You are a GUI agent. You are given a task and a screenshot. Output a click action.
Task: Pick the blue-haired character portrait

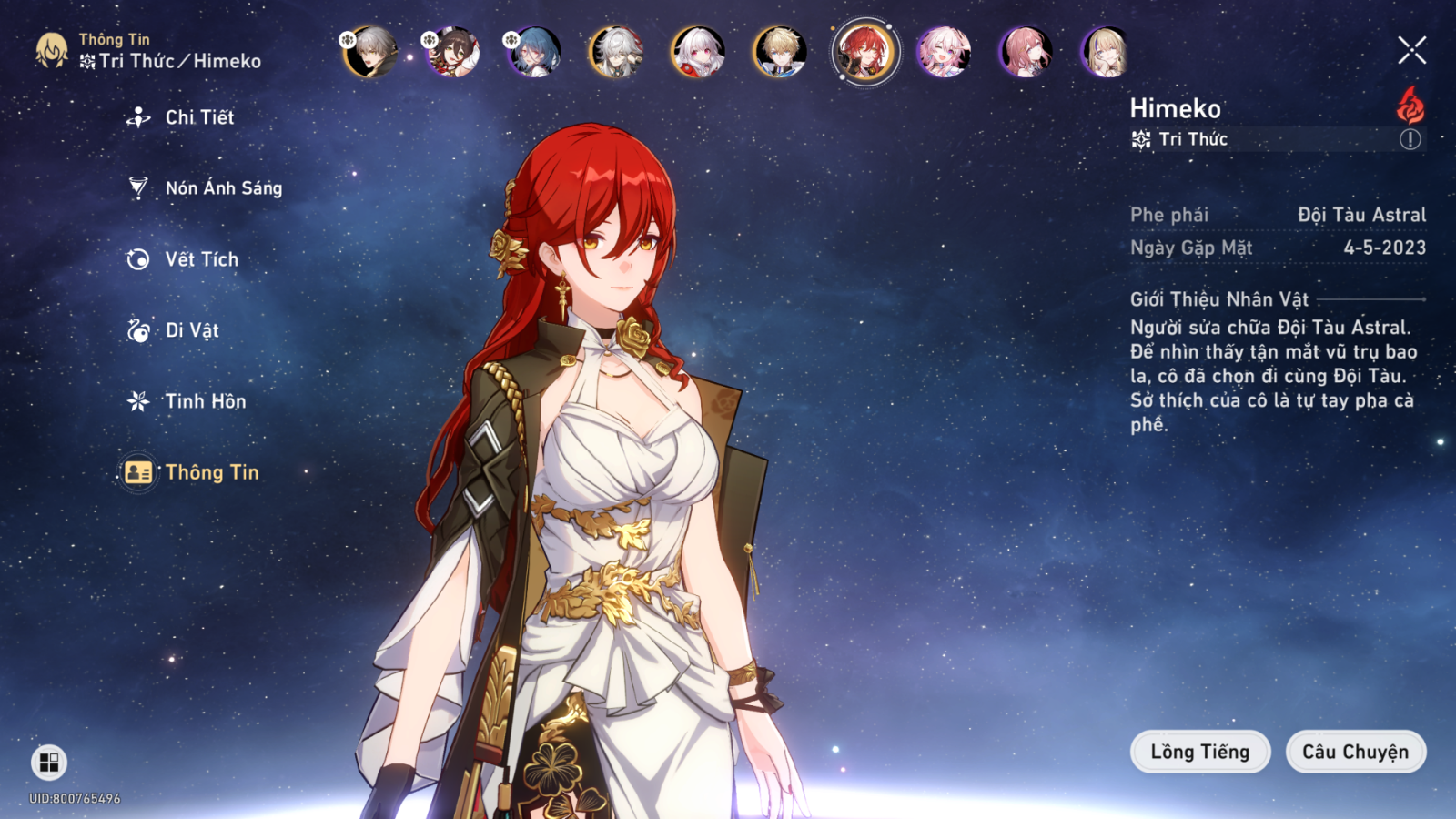[x=534, y=52]
